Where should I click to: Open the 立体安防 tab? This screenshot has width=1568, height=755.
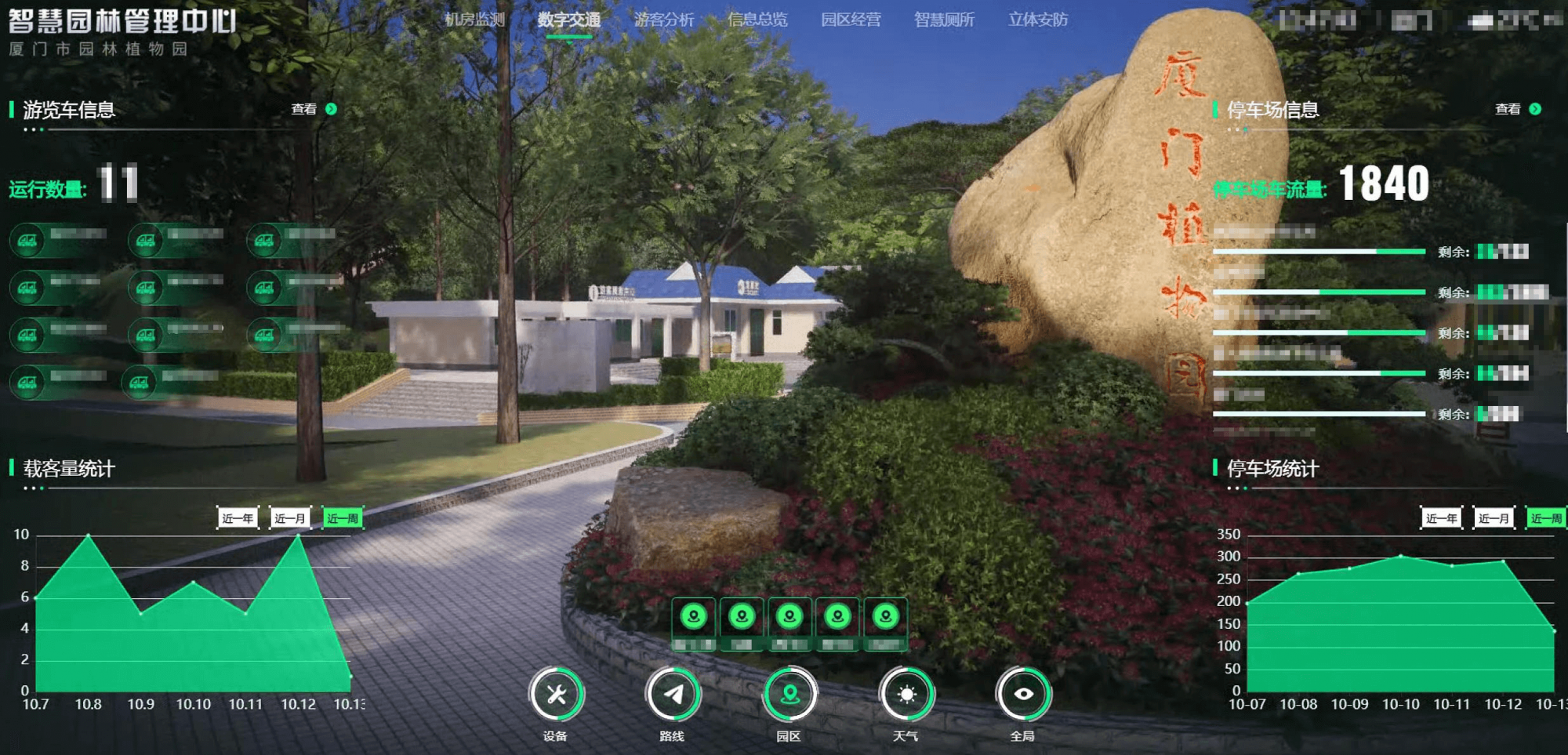[1038, 20]
